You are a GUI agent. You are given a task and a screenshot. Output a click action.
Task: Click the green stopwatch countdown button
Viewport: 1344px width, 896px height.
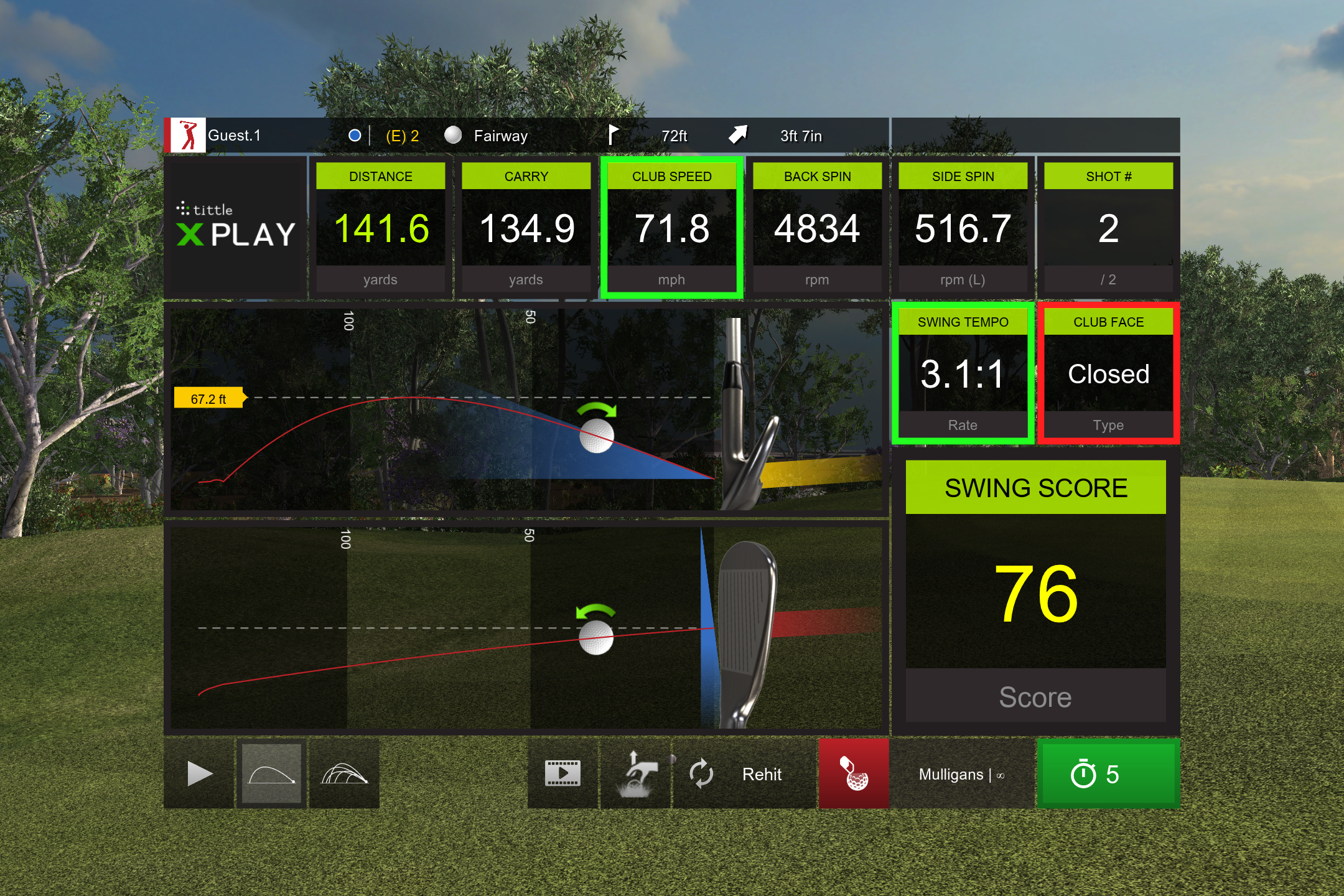pyautogui.click(x=1108, y=774)
